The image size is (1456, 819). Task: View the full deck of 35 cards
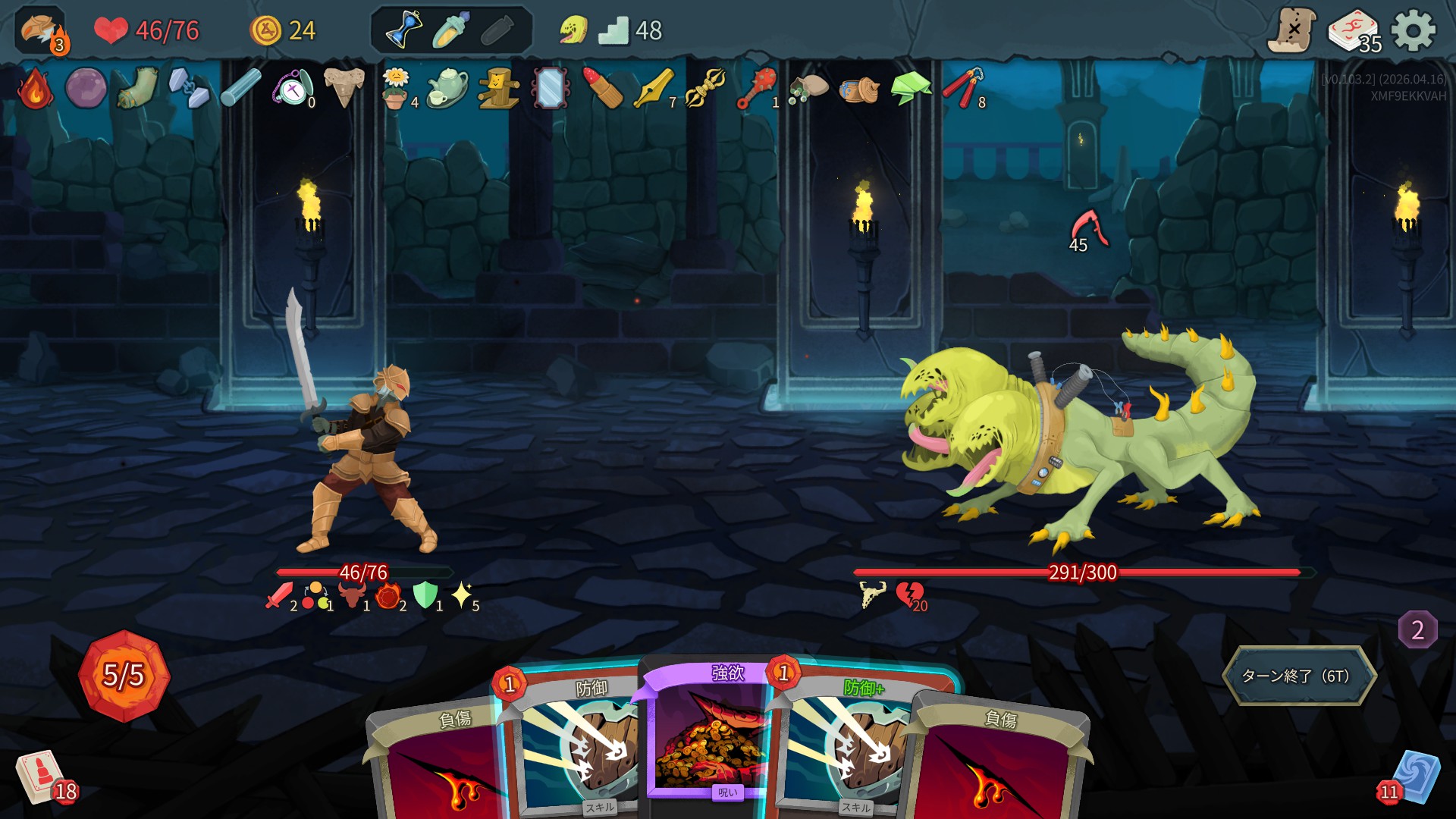[x=1354, y=33]
